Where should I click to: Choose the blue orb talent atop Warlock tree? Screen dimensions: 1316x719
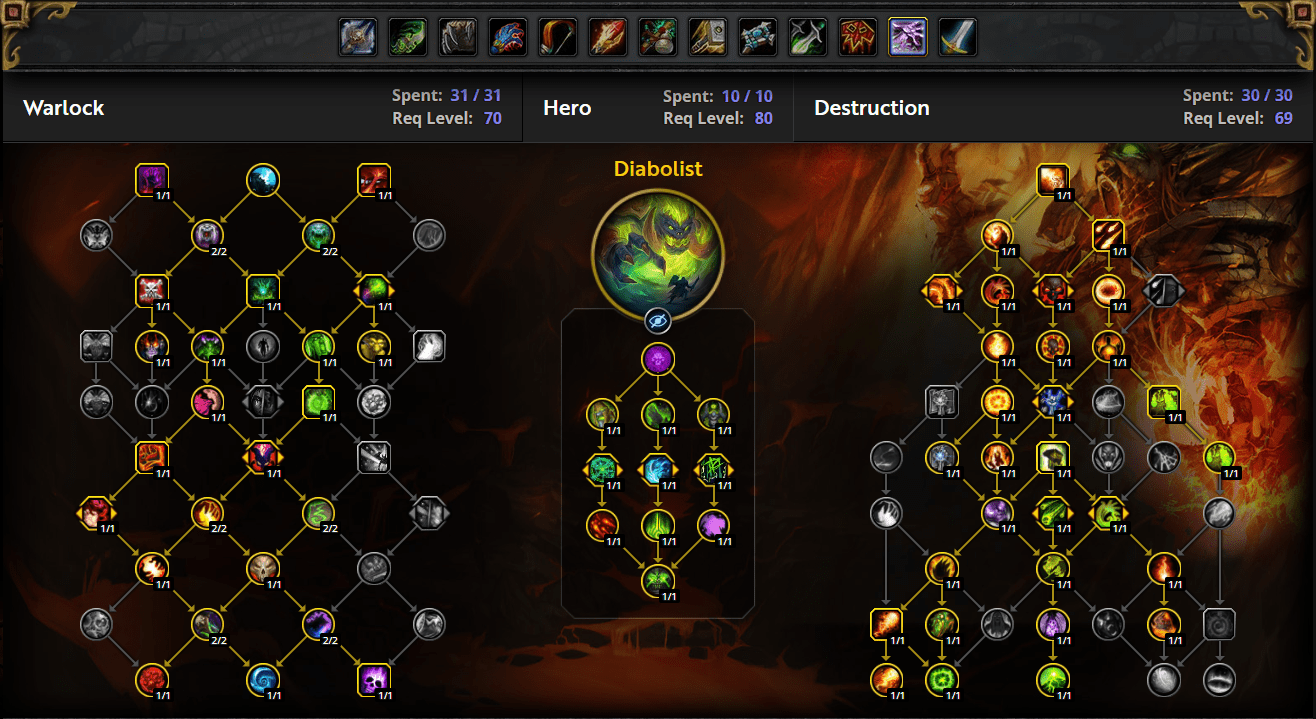263,180
